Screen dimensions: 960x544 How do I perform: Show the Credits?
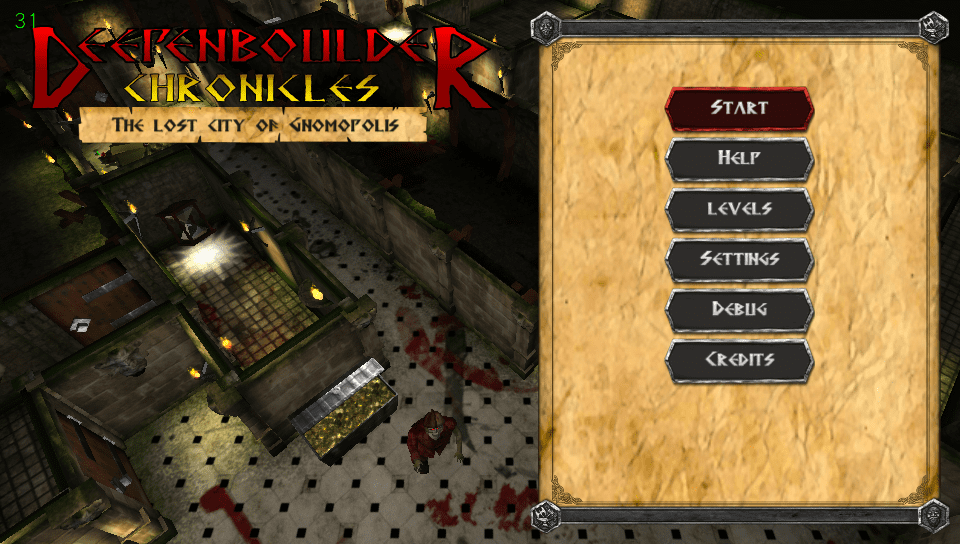[739, 360]
